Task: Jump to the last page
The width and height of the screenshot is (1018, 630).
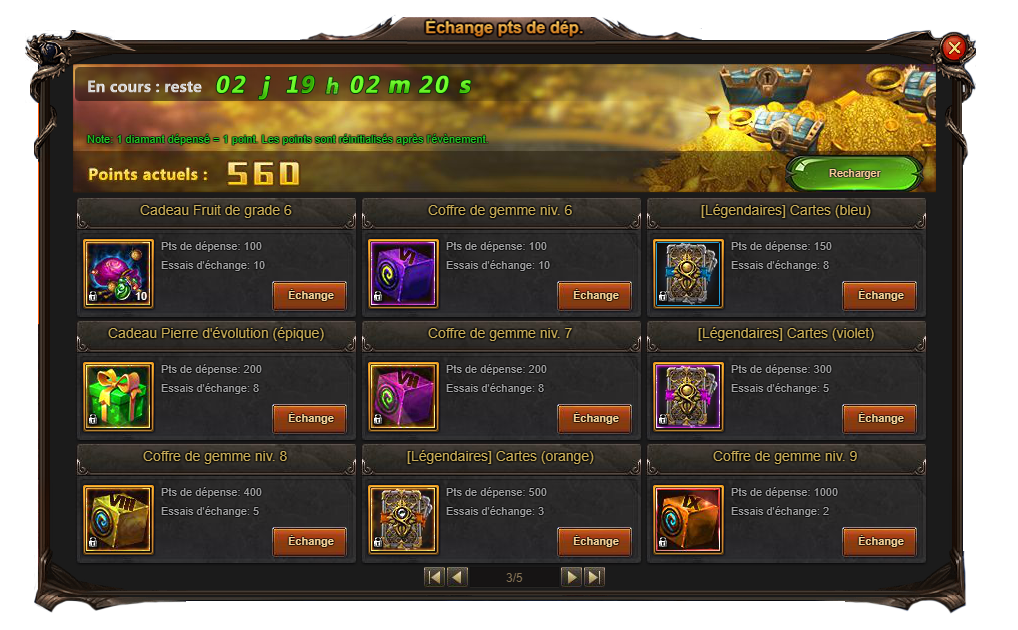Action: [594, 577]
